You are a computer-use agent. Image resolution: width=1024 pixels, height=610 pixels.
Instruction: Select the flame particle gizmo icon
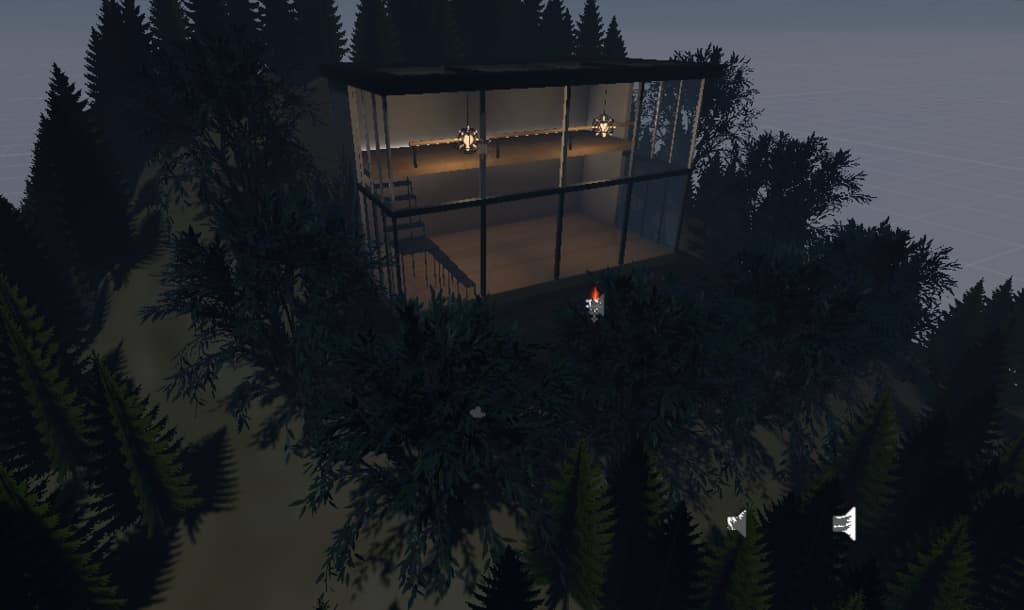coord(595,304)
